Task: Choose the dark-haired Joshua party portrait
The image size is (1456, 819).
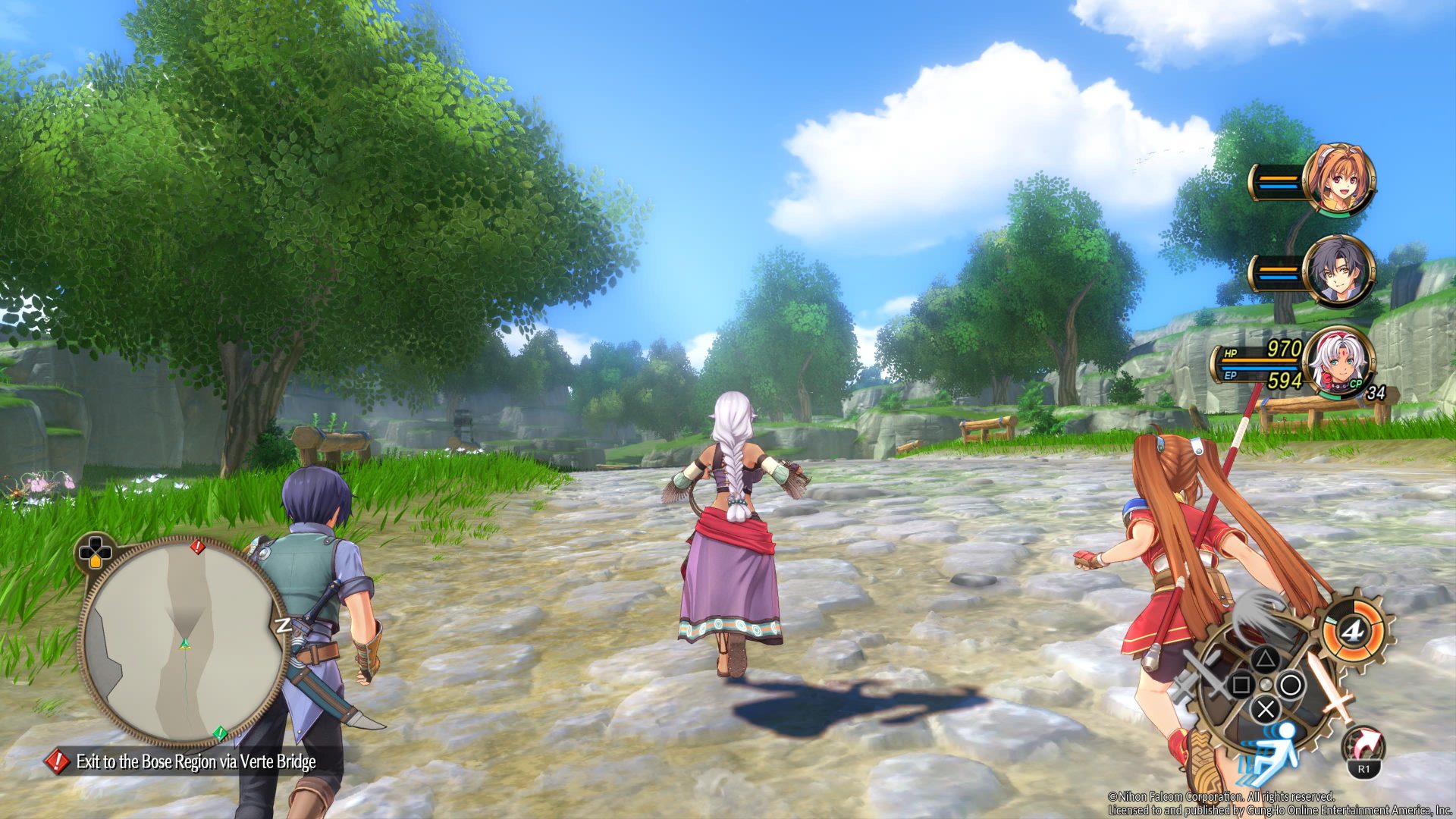Action: [x=1338, y=271]
